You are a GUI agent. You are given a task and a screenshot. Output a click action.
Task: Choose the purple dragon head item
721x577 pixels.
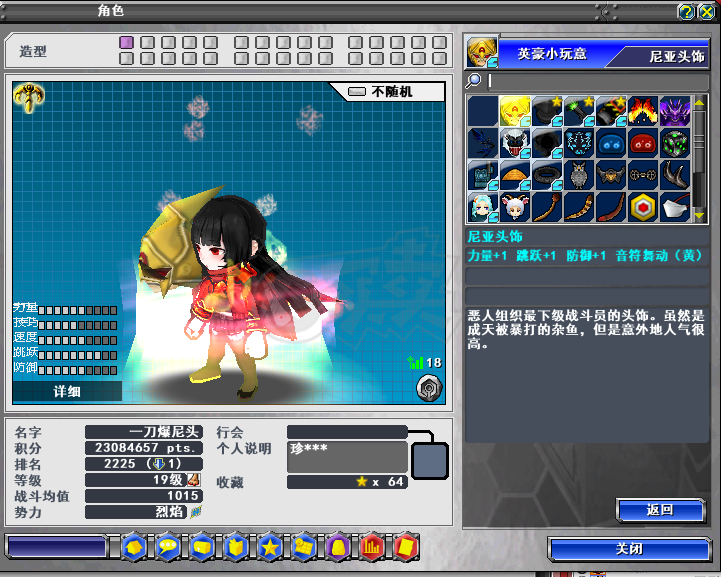coord(675,111)
